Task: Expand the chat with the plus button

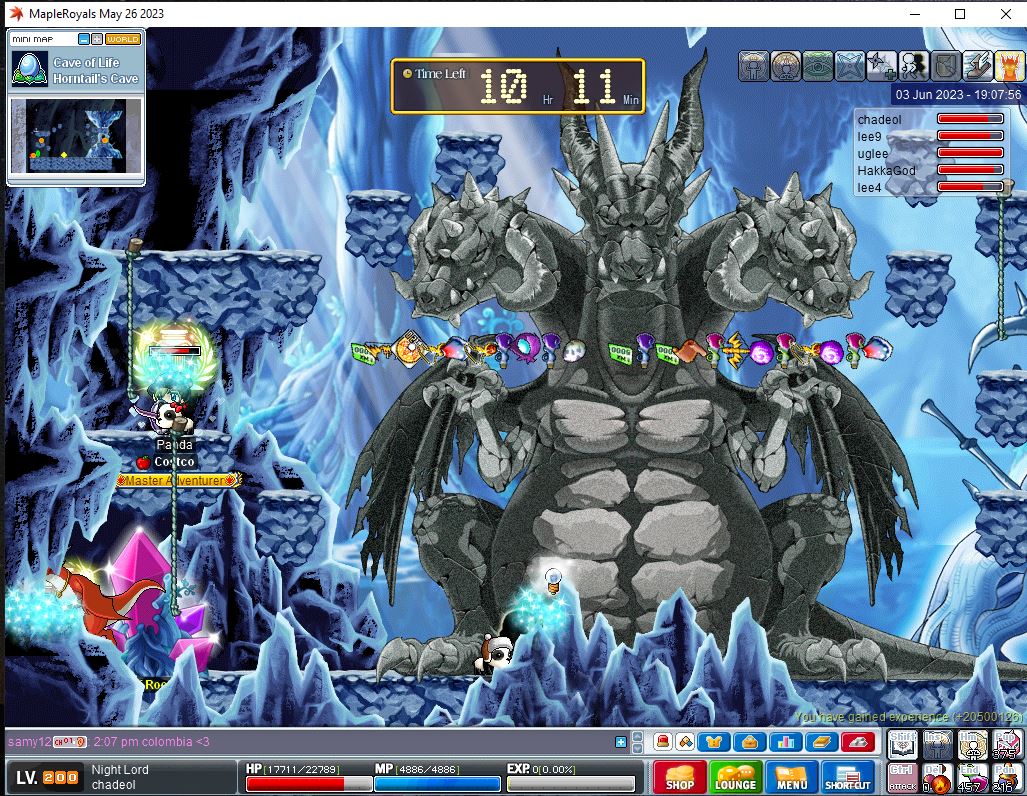Action: 621,742
